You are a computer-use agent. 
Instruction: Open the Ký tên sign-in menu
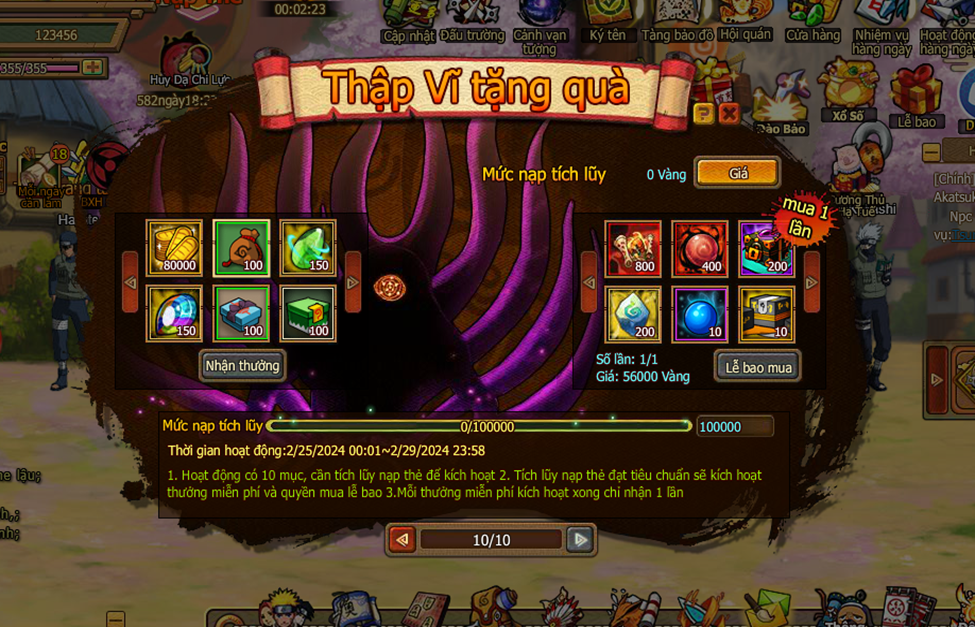(607, 20)
